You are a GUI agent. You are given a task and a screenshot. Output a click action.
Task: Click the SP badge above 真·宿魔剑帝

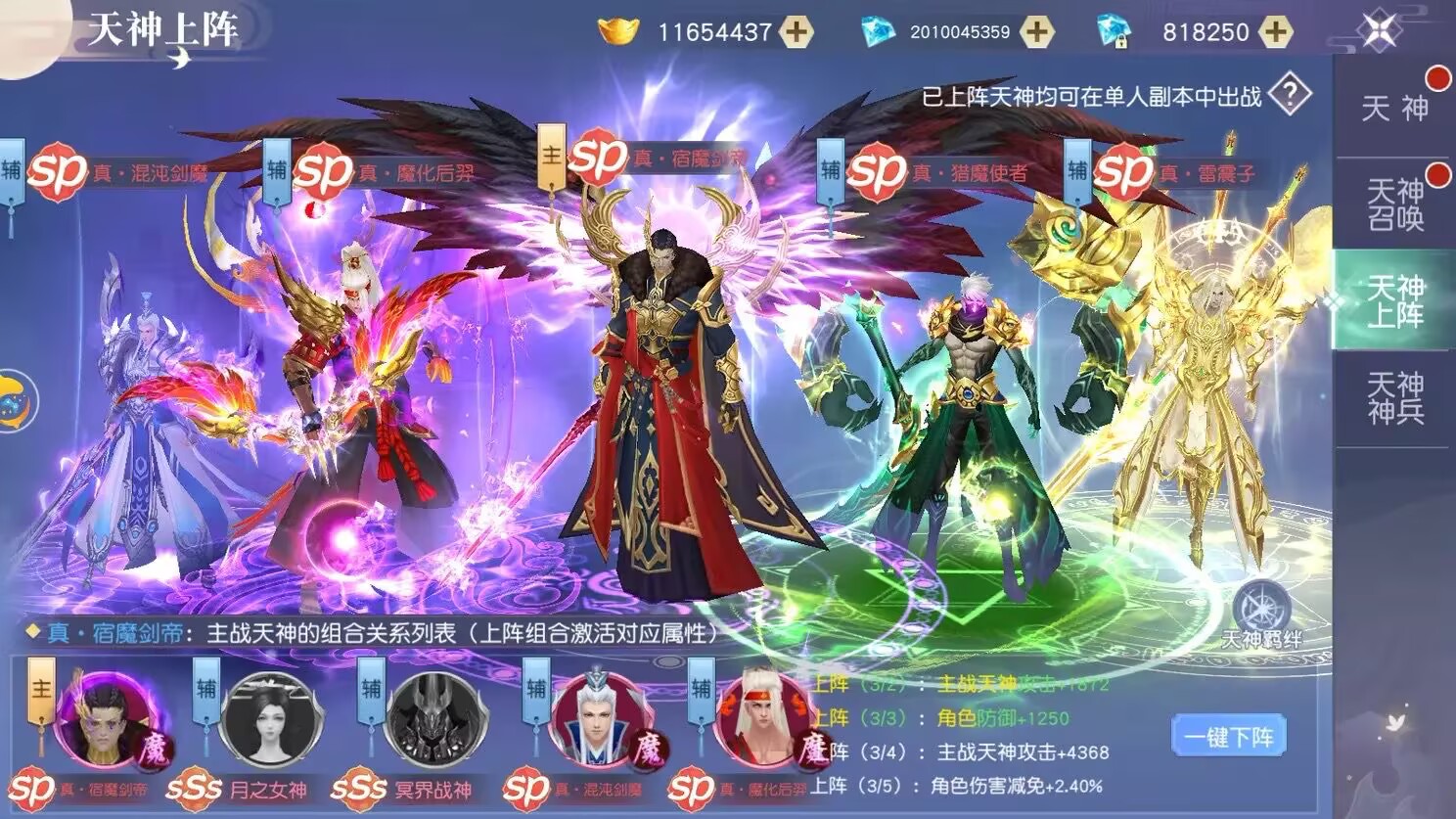point(599,157)
